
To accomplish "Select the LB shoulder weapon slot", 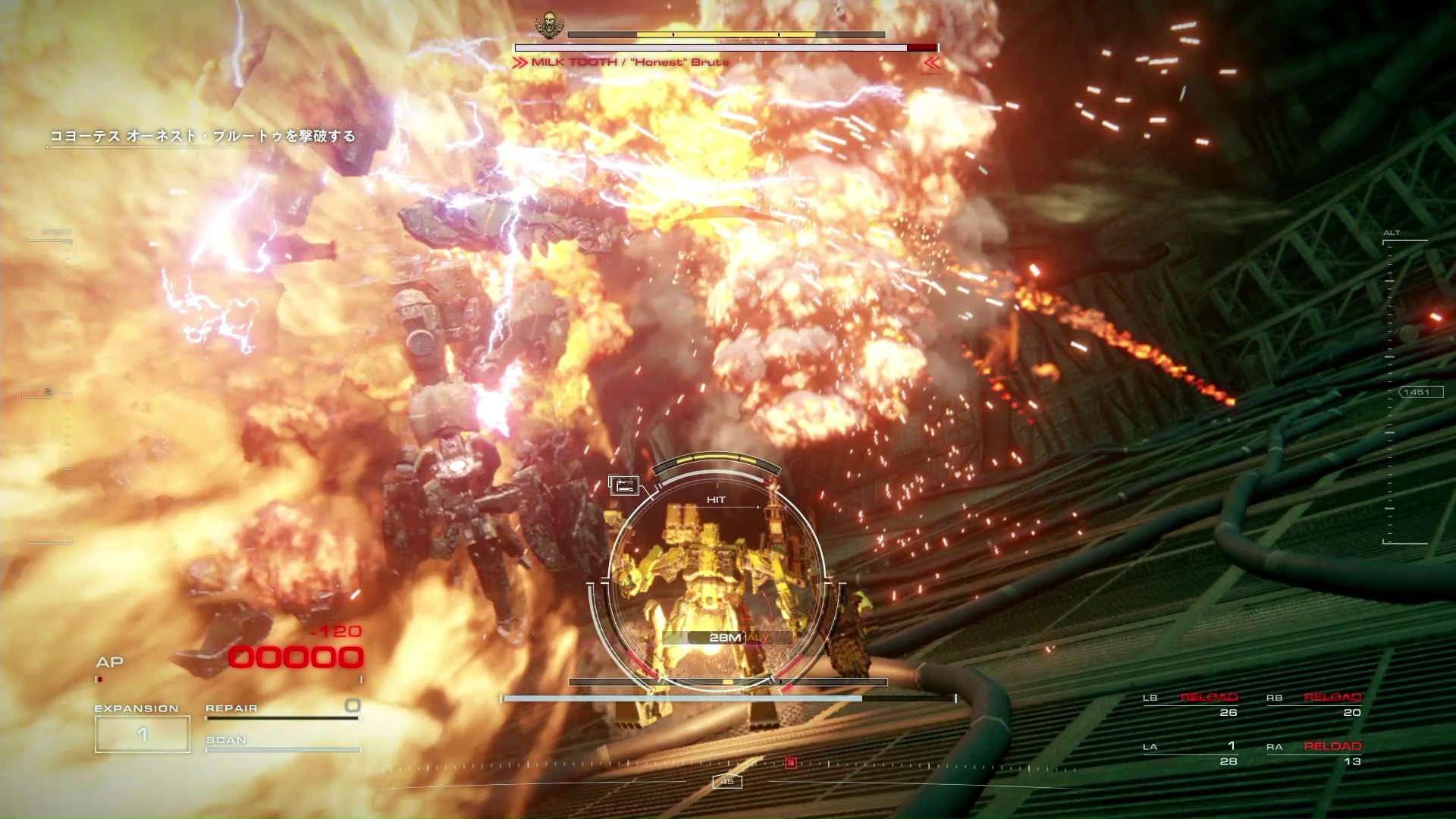I will coord(1191,704).
